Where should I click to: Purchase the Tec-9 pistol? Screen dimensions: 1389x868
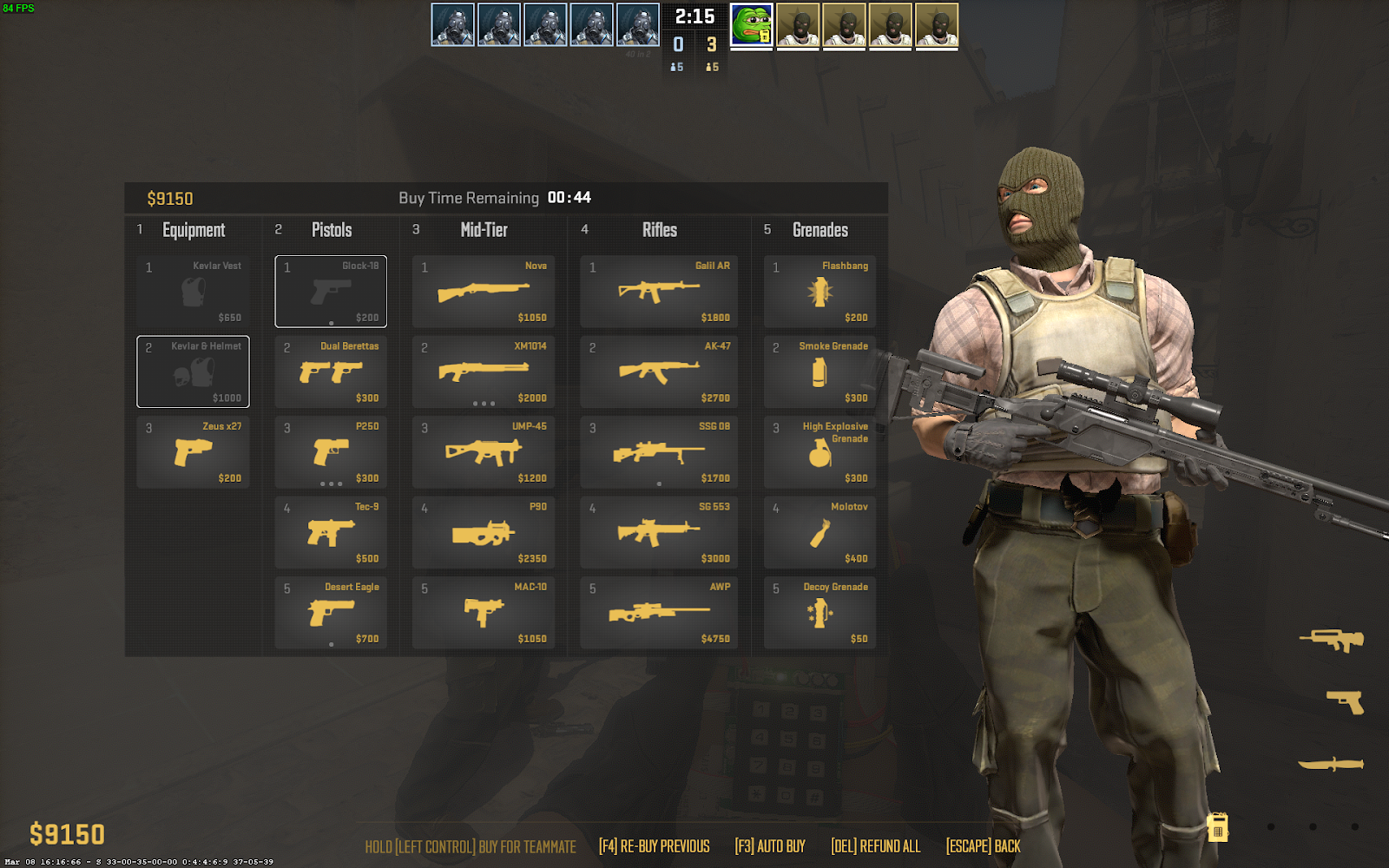pyautogui.click(x=331, y=532)
